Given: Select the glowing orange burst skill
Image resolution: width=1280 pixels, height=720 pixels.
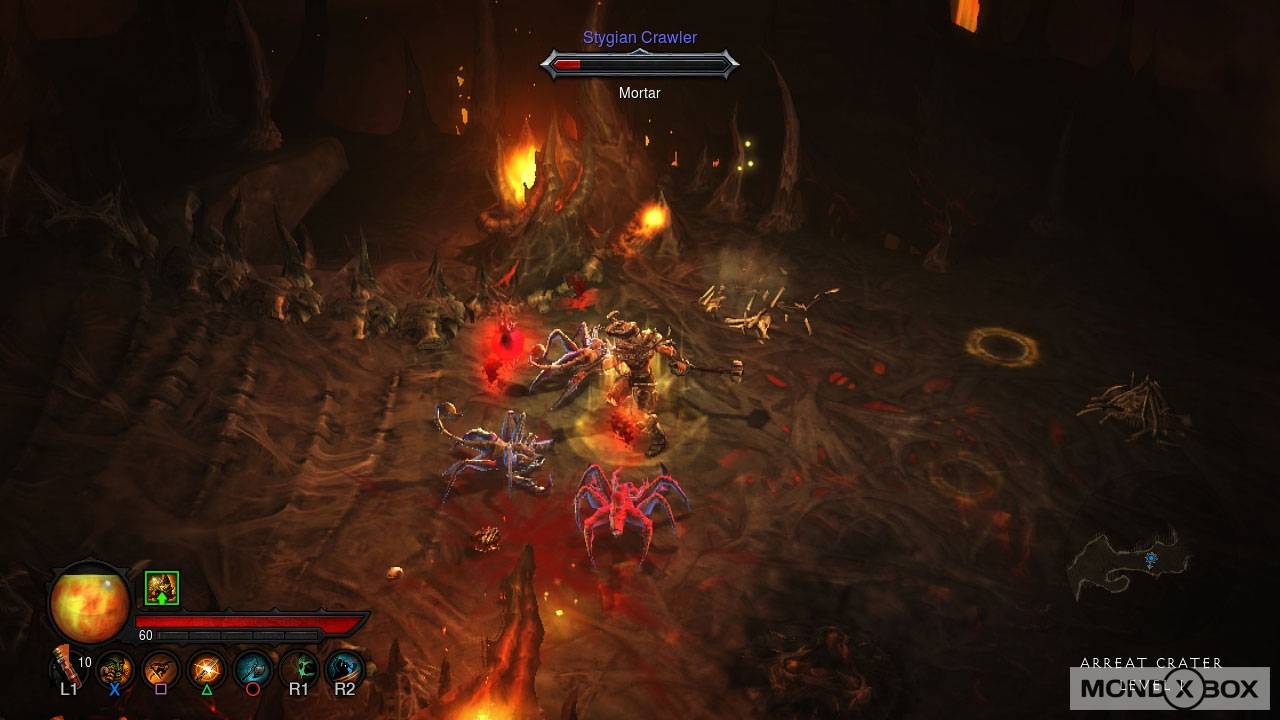Looking at the screenshot, I should [207, 668].
